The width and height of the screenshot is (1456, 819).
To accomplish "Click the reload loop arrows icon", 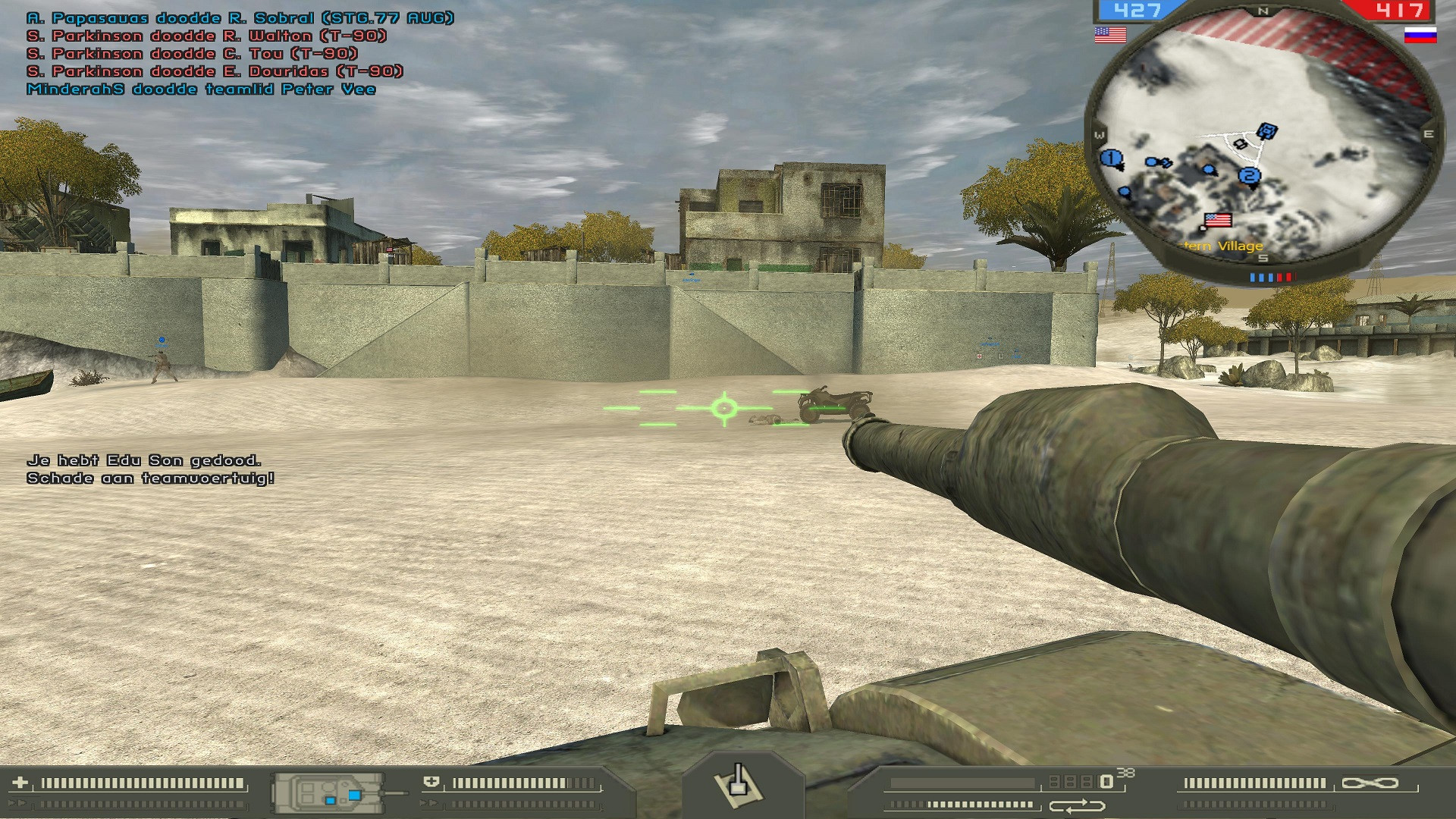I will coord(1077,805).
